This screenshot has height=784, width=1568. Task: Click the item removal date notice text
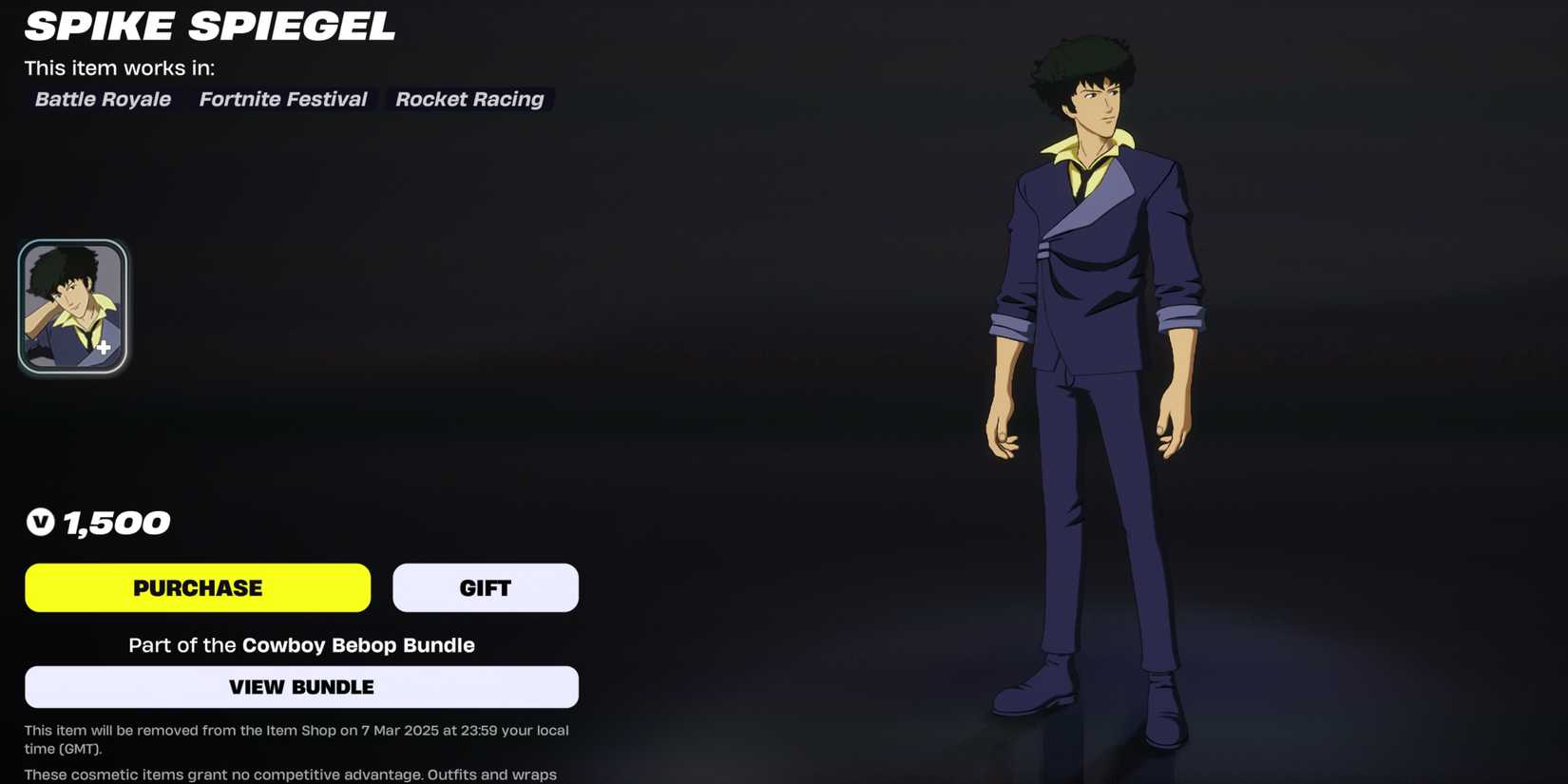coord(296,738)
